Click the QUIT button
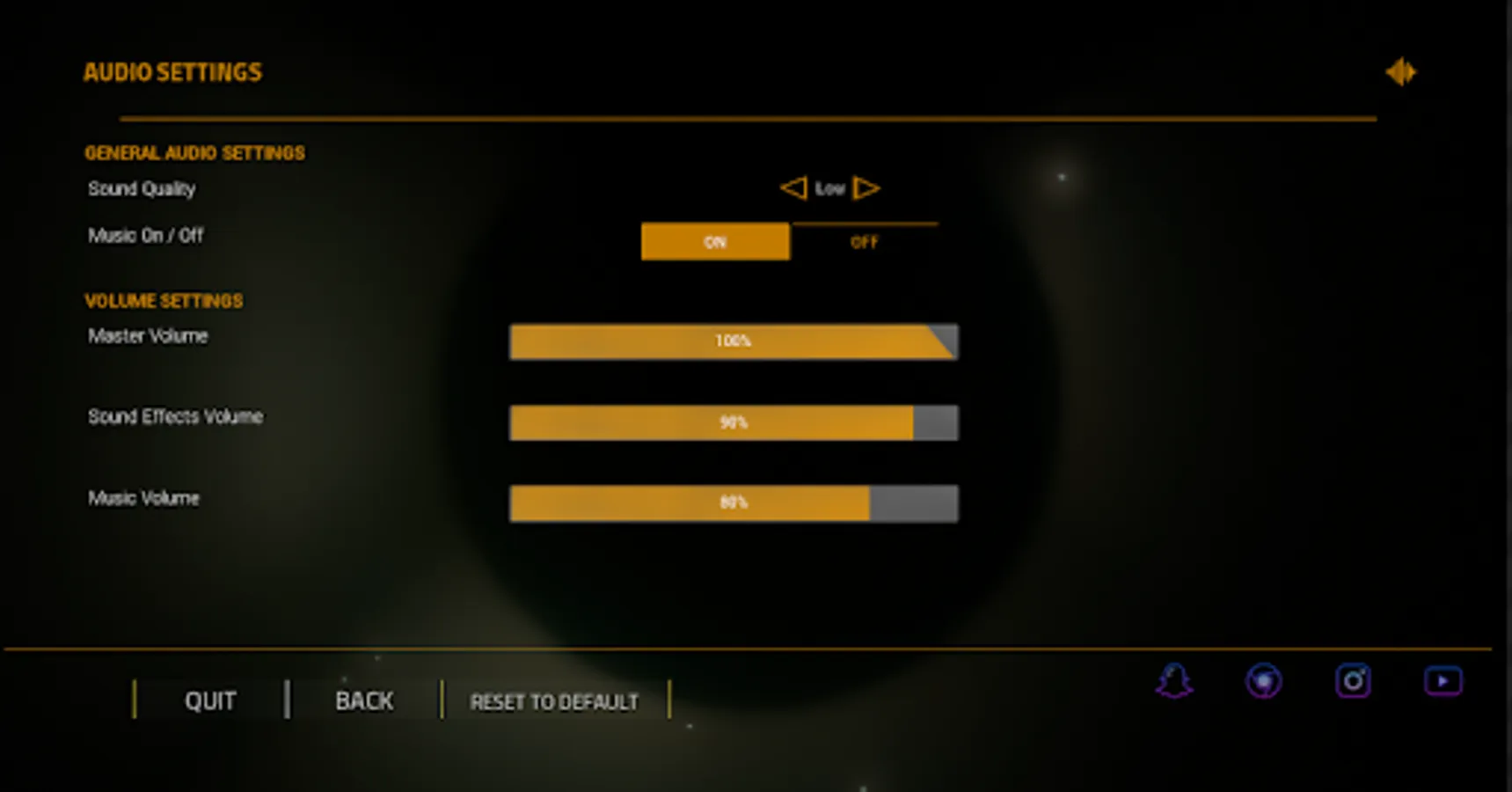Image resolution: width=1512 pixels, height=792 pixels. (208, 700)
